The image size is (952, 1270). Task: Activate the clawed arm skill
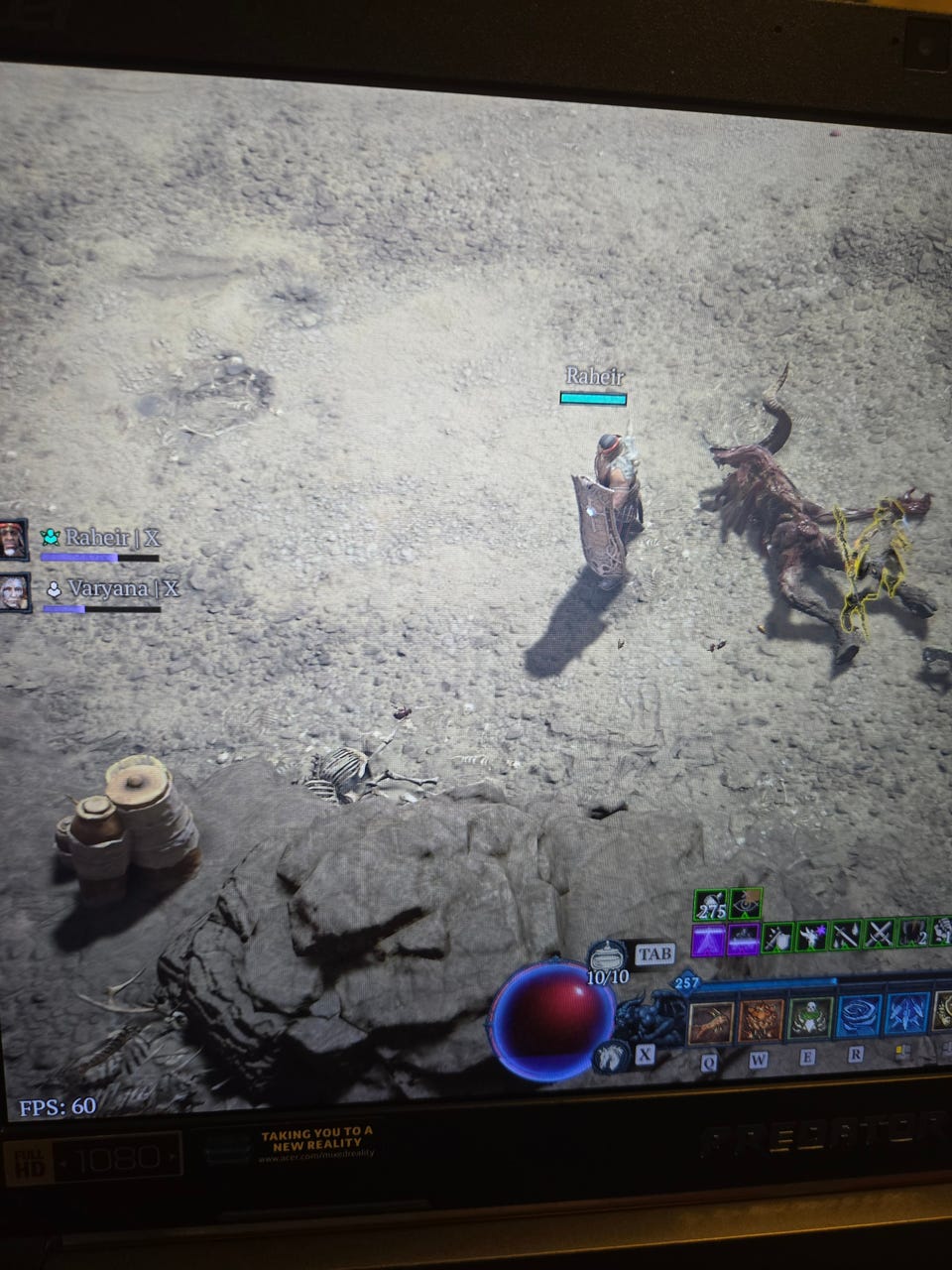coord(710,1021)
